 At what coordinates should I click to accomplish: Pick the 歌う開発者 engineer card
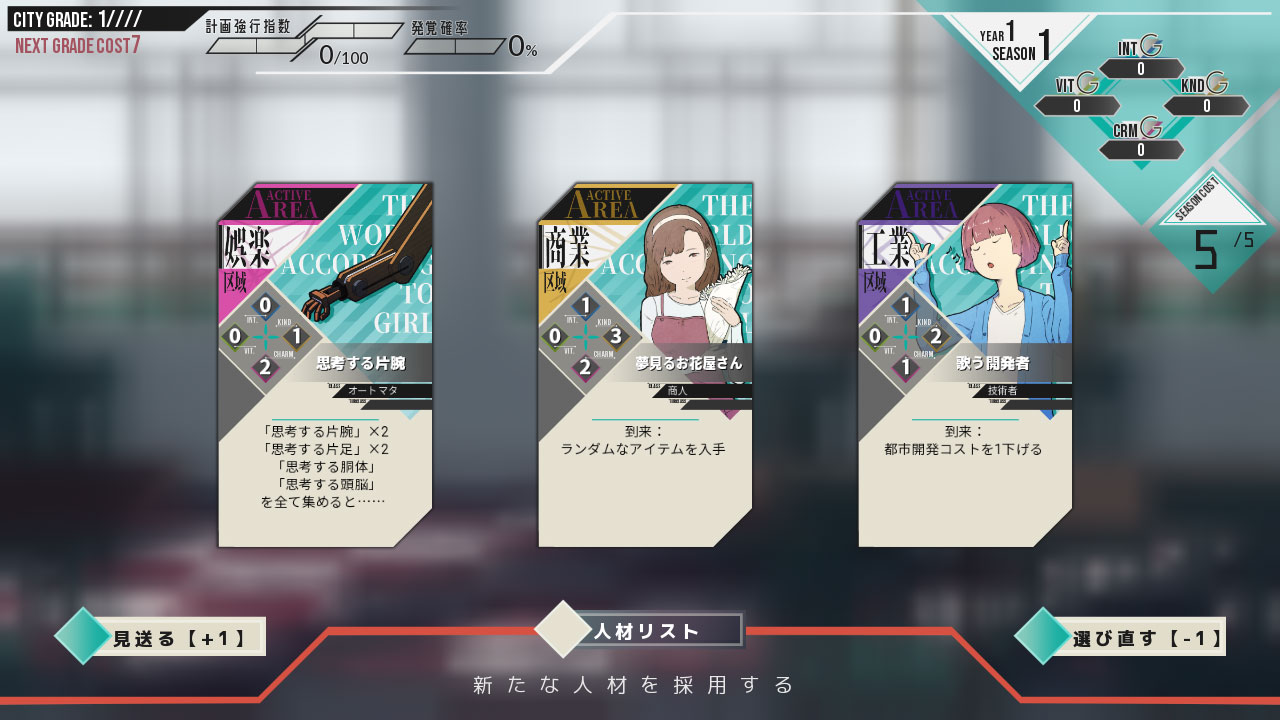point(965,365)
